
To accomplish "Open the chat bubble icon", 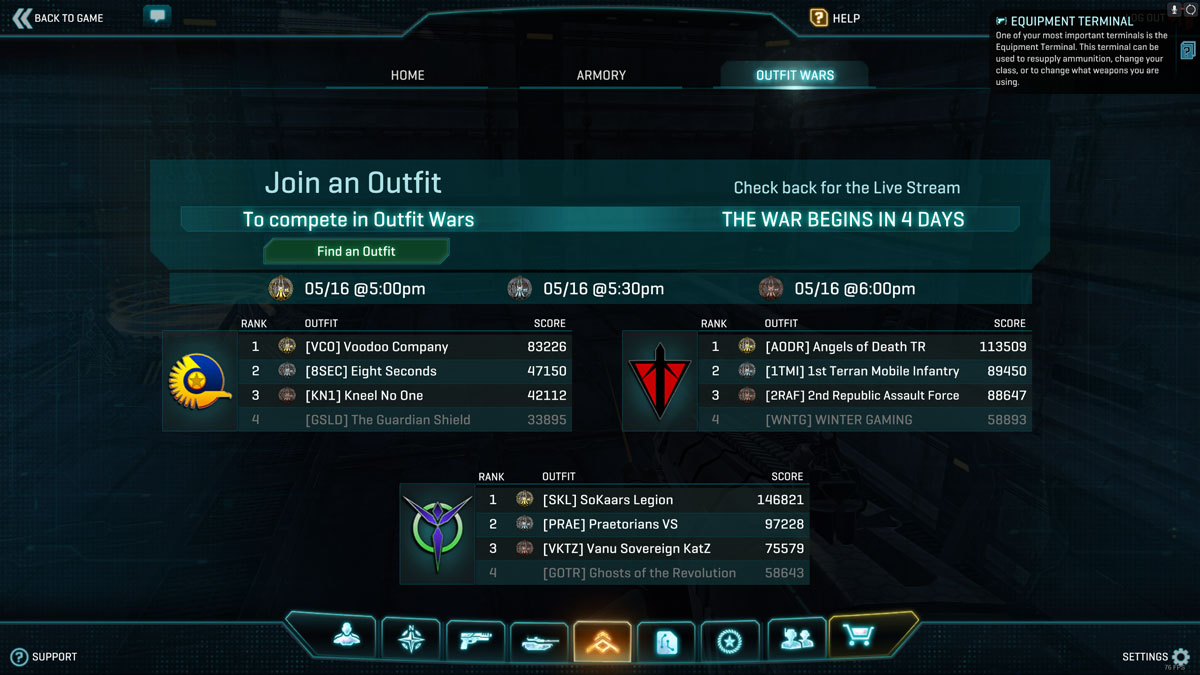I will coord(157,16).
